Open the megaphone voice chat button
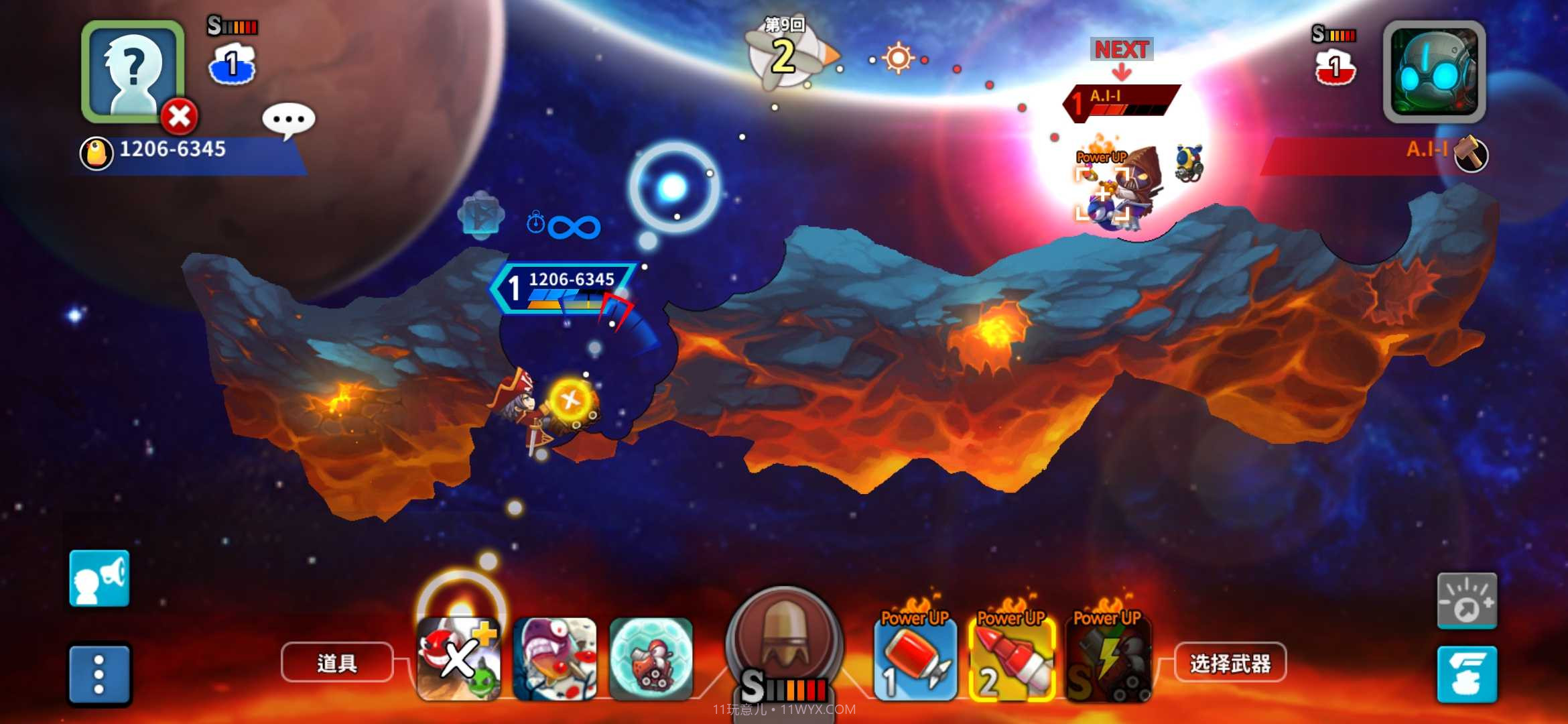The width and height of the screenshot is (1568, 724). (x=99, y=579)
